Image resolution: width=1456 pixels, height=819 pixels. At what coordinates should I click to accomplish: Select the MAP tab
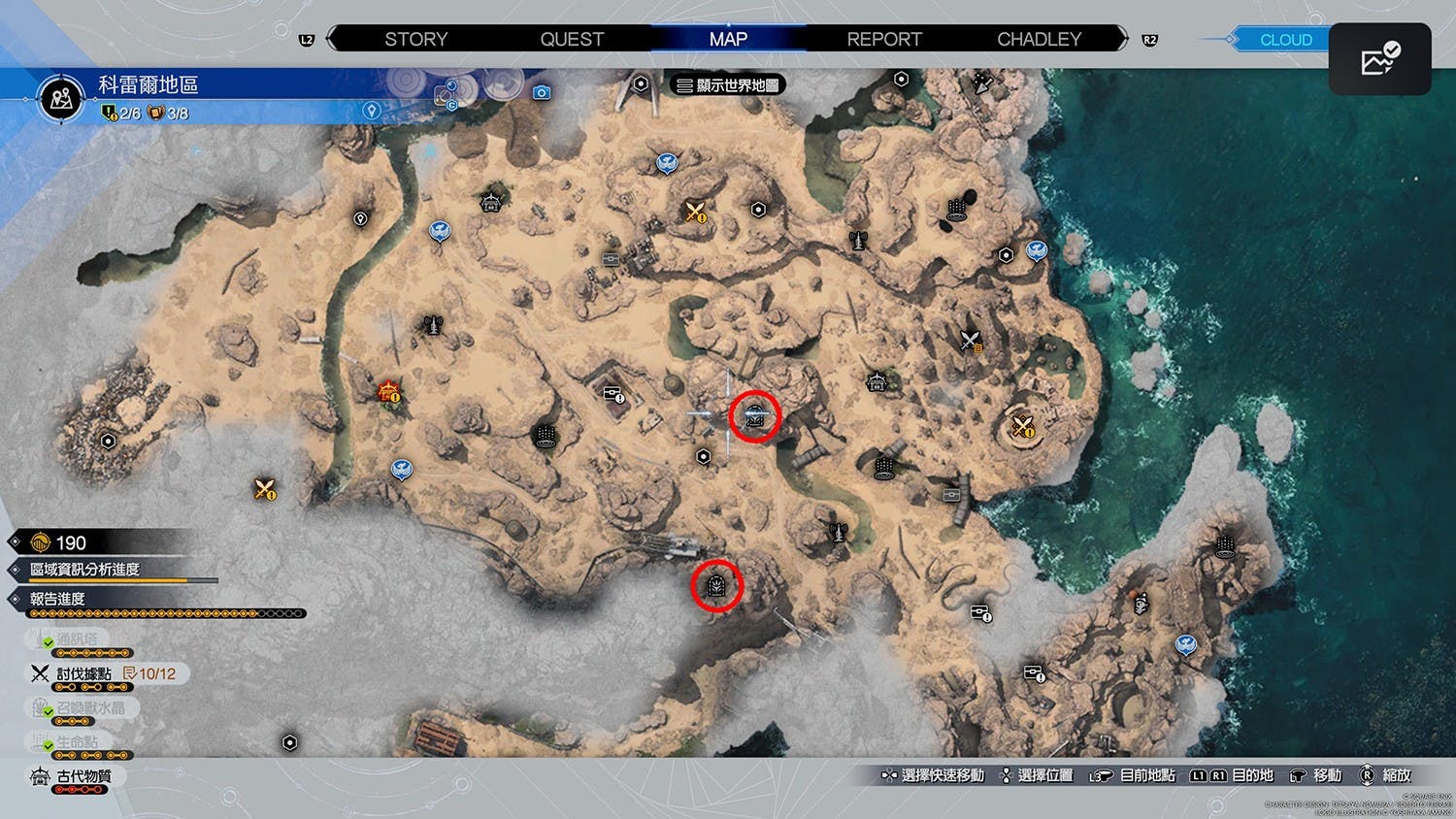point(728,40)
